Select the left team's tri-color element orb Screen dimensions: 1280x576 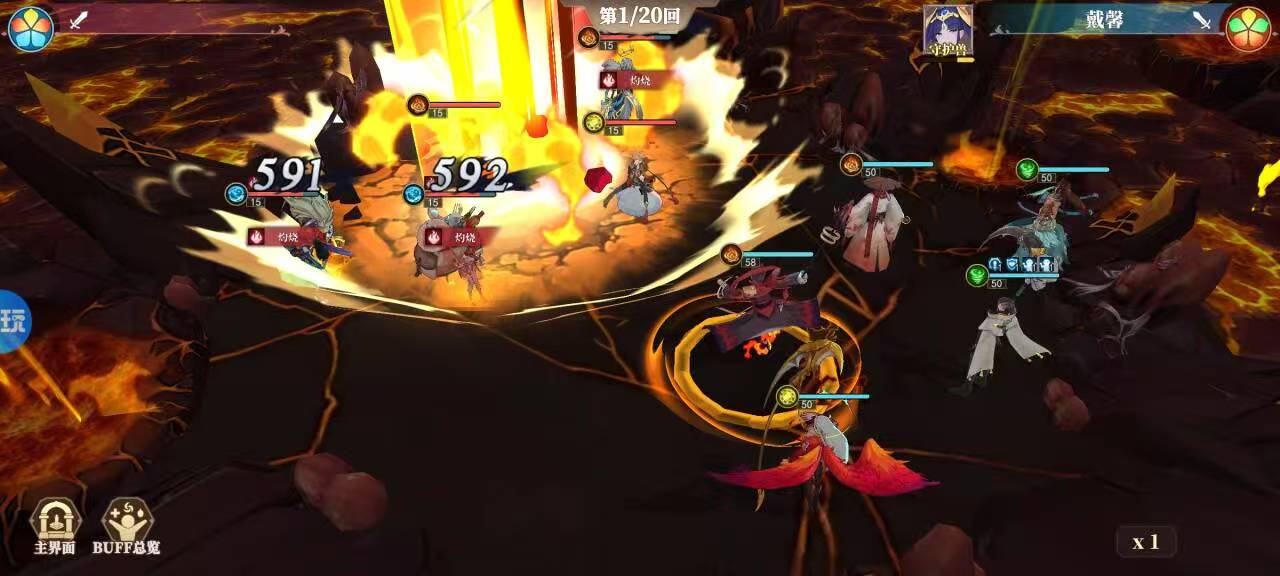tap(30, 27)
